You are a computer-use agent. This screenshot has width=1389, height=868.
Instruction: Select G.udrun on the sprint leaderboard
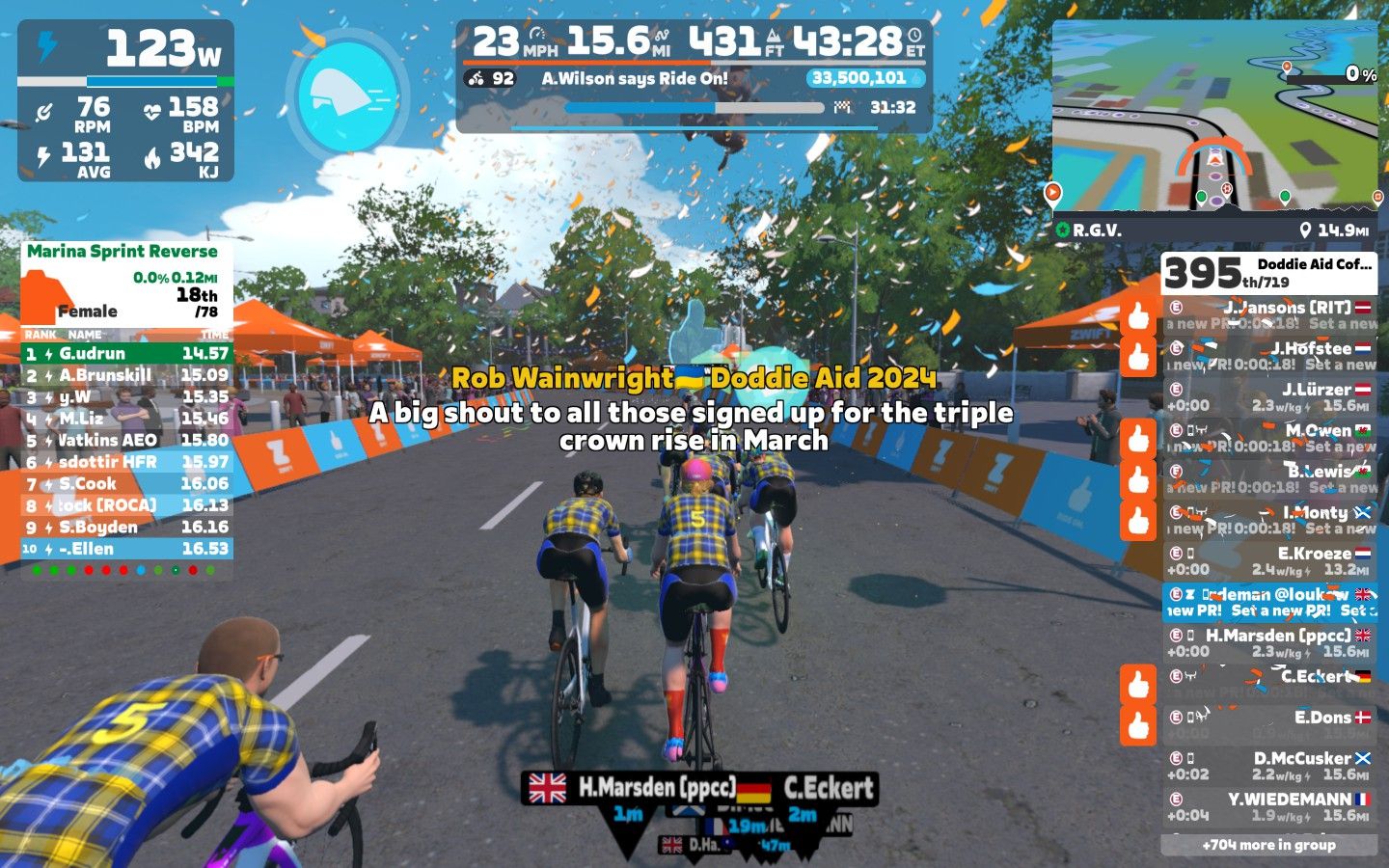point(126,353)
